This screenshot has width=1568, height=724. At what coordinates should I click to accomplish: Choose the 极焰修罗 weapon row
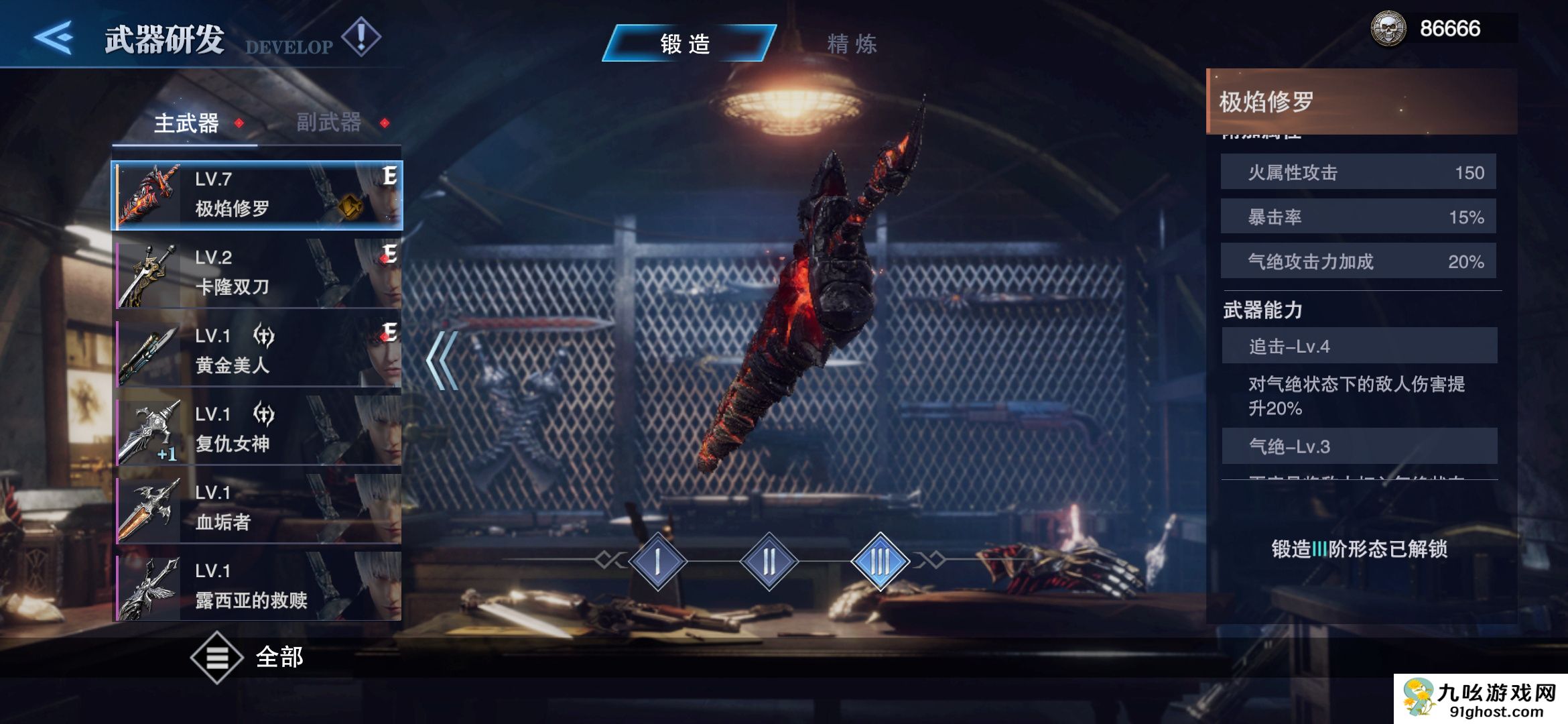point(257,194)
